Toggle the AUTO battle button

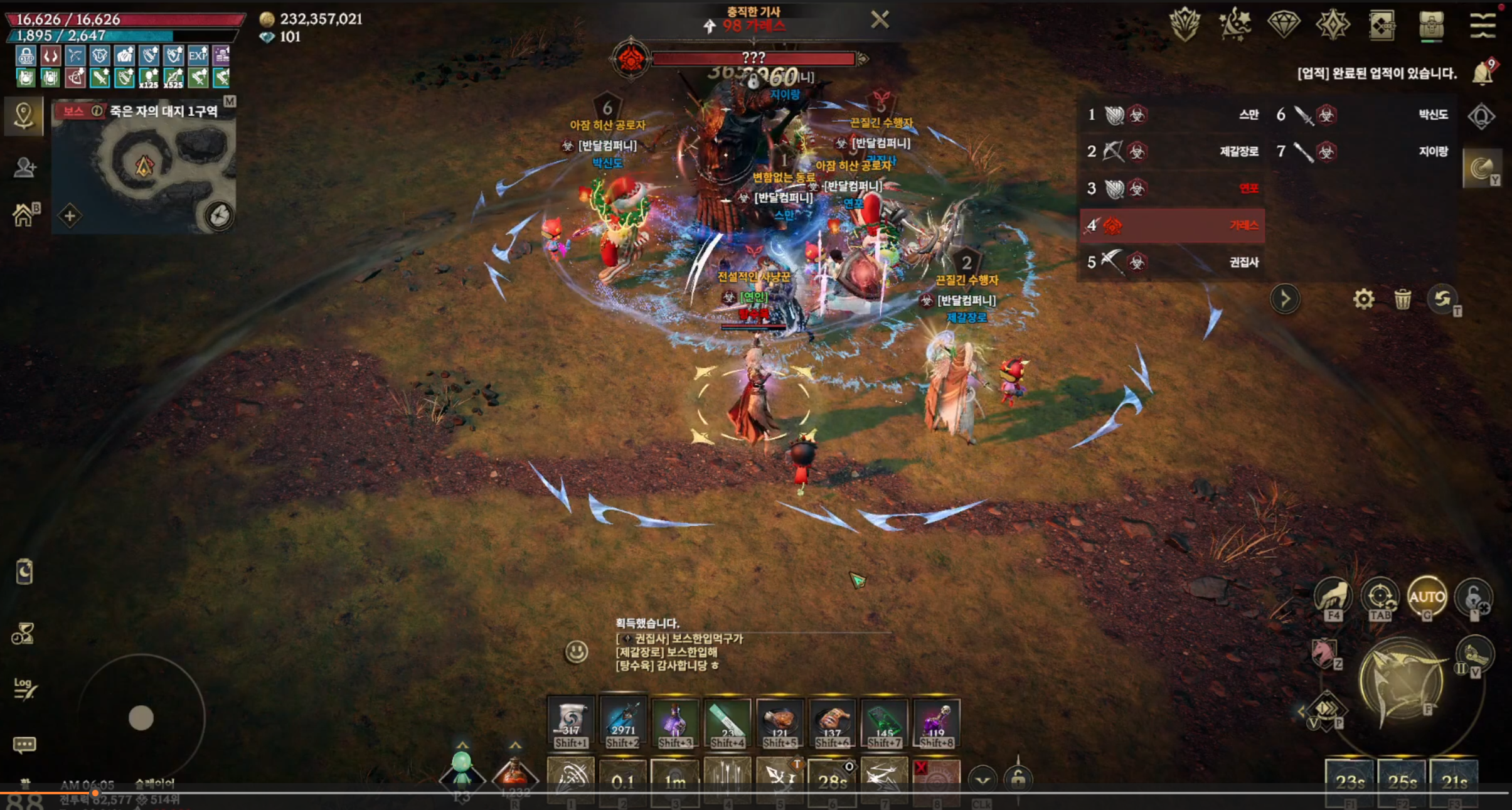pos(1427,597)
